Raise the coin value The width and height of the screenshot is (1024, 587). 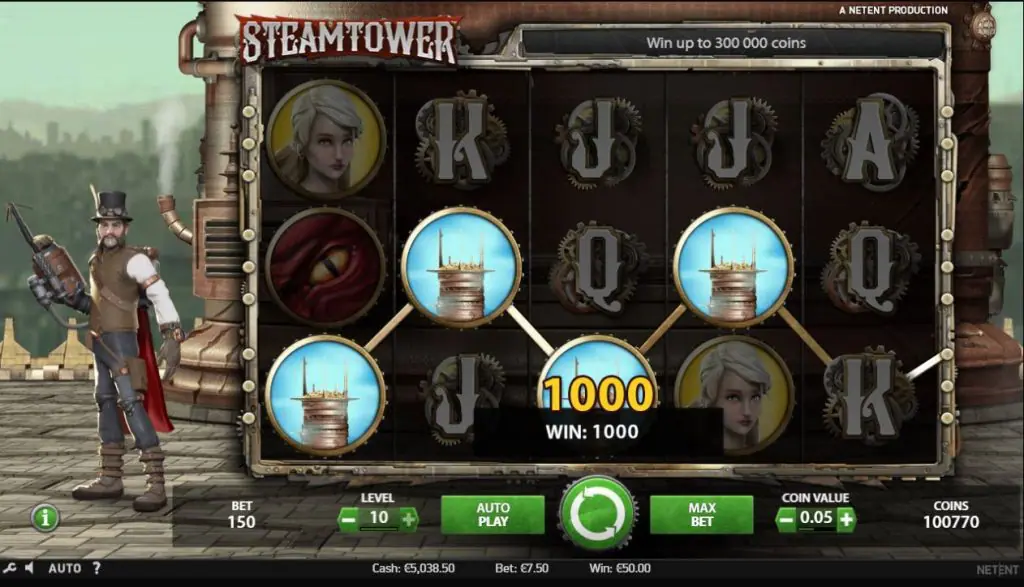click(846, 519)
